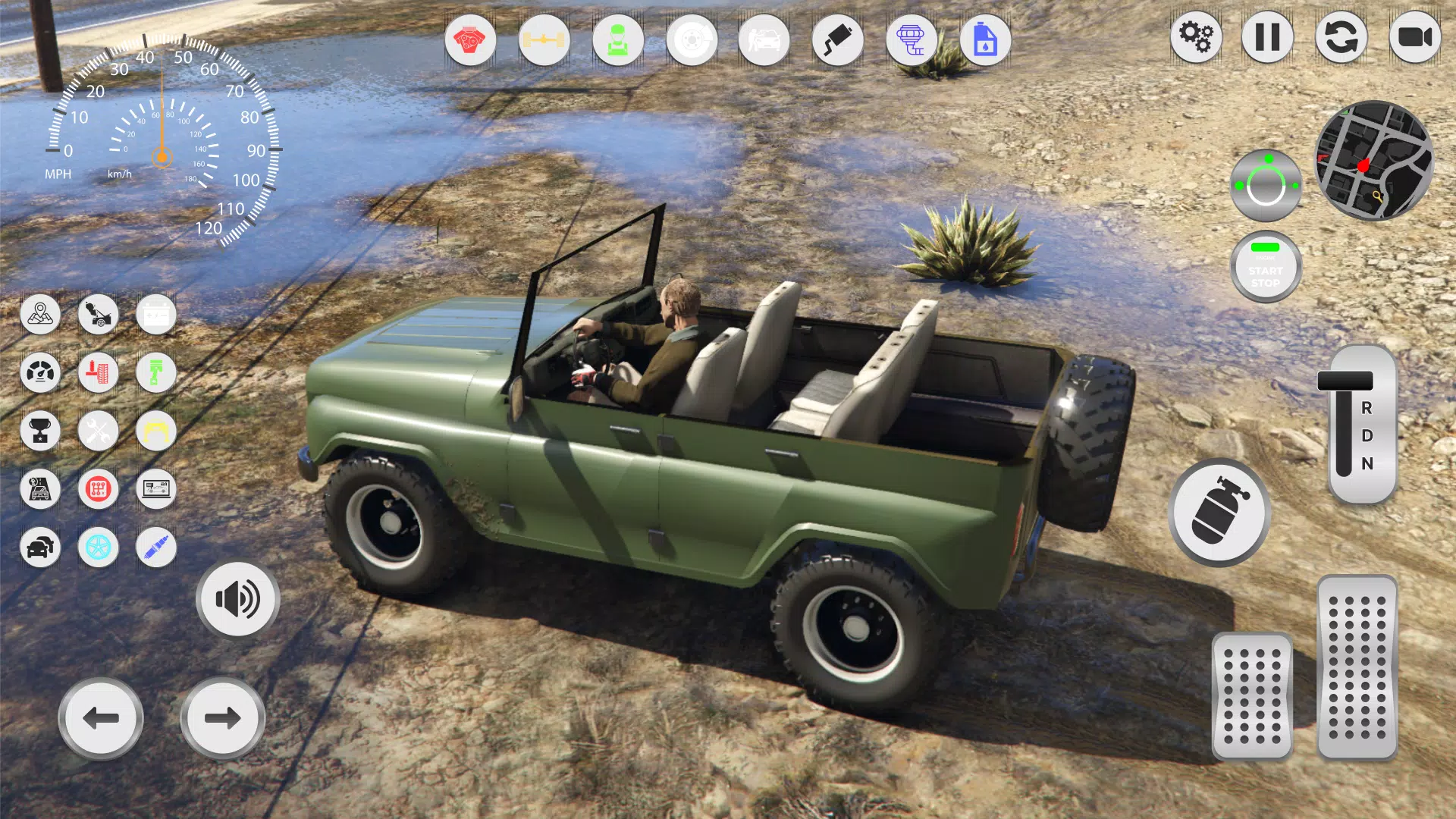Pause the game
The image size is (1456, 819).
click(x=1269, y=37)
